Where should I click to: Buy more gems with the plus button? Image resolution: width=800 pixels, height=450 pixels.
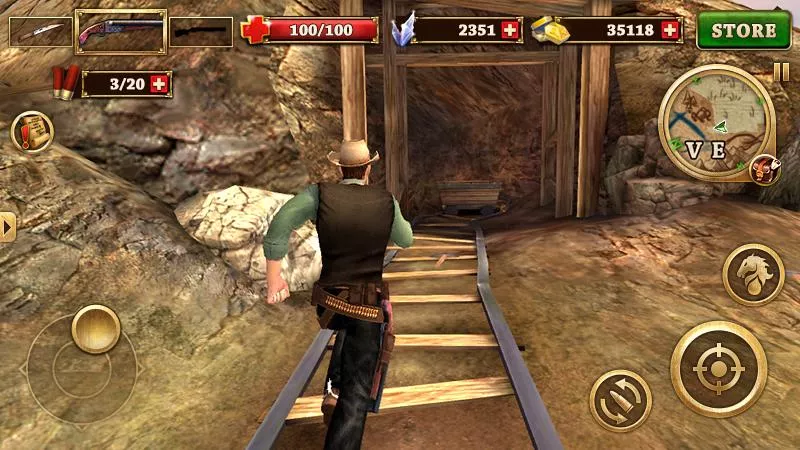(x=511, y=31)
